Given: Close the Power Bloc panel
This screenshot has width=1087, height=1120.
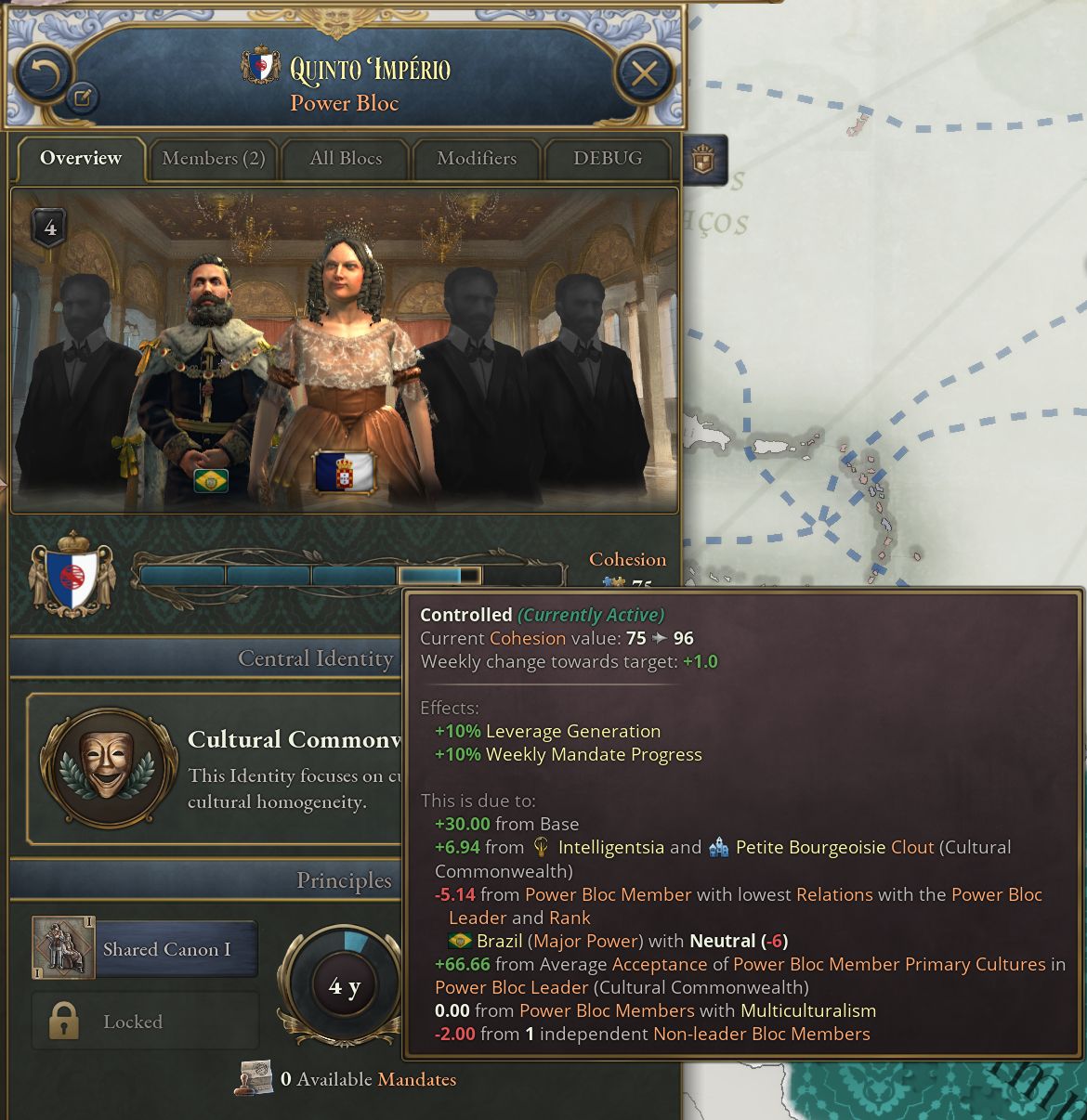Looking at the screenshot, I should (x=644, y=72).
